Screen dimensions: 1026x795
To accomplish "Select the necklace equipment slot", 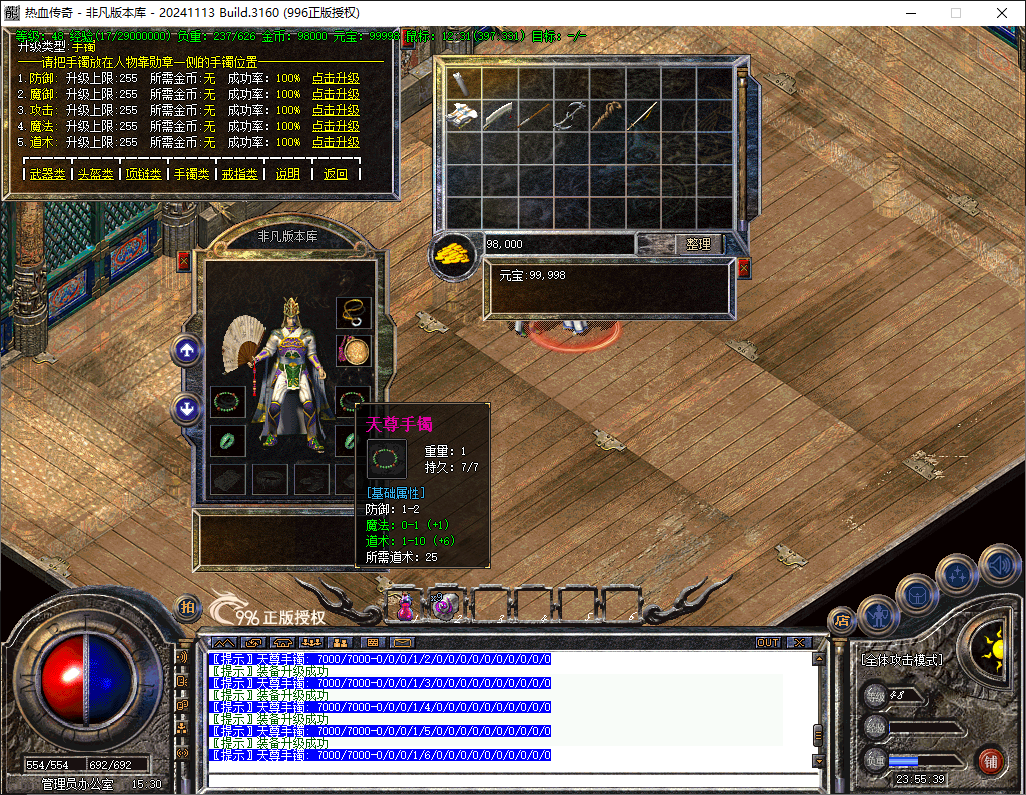I will click(x=353, y=313).
